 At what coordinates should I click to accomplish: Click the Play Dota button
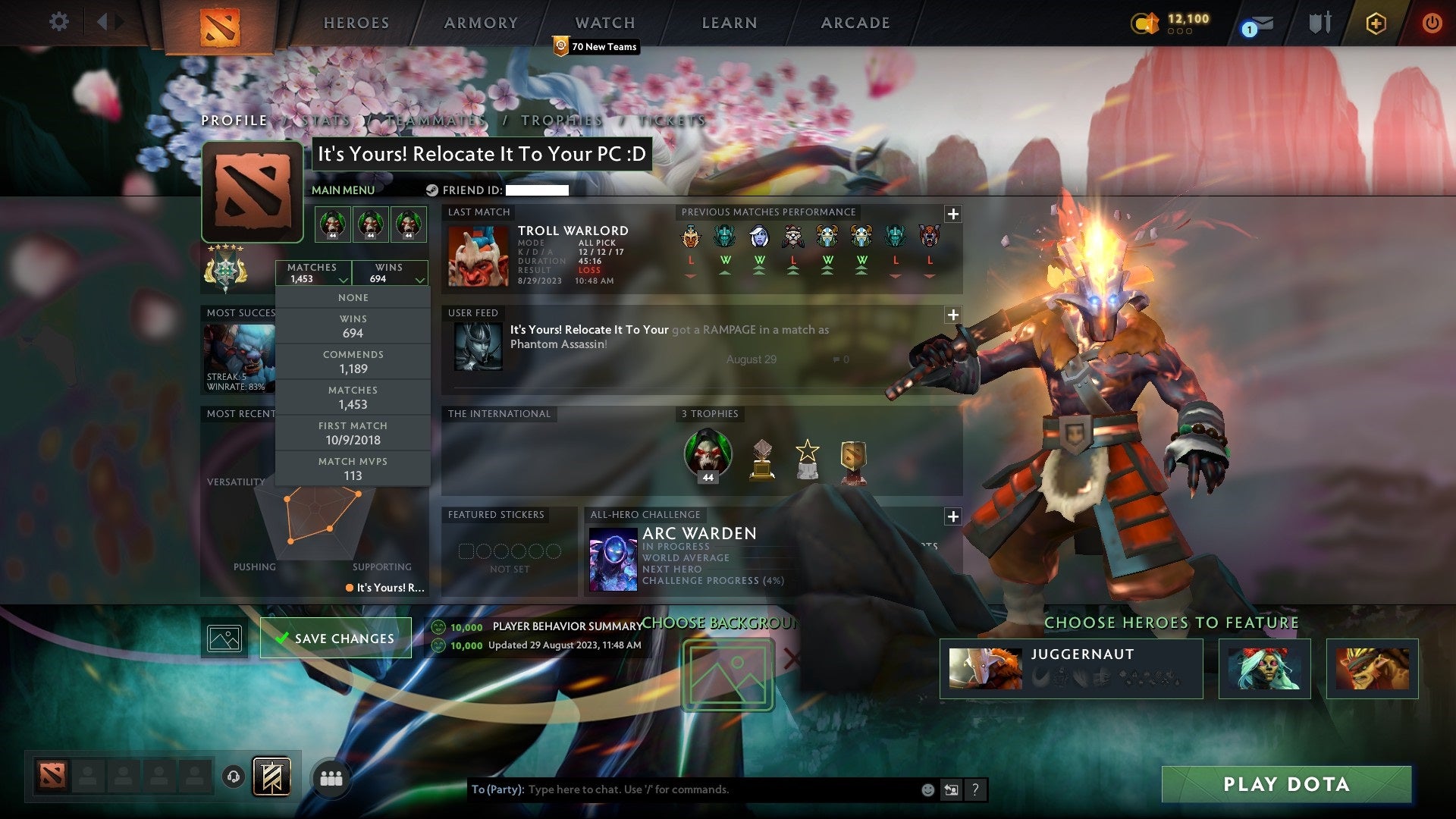(1286, 785)
